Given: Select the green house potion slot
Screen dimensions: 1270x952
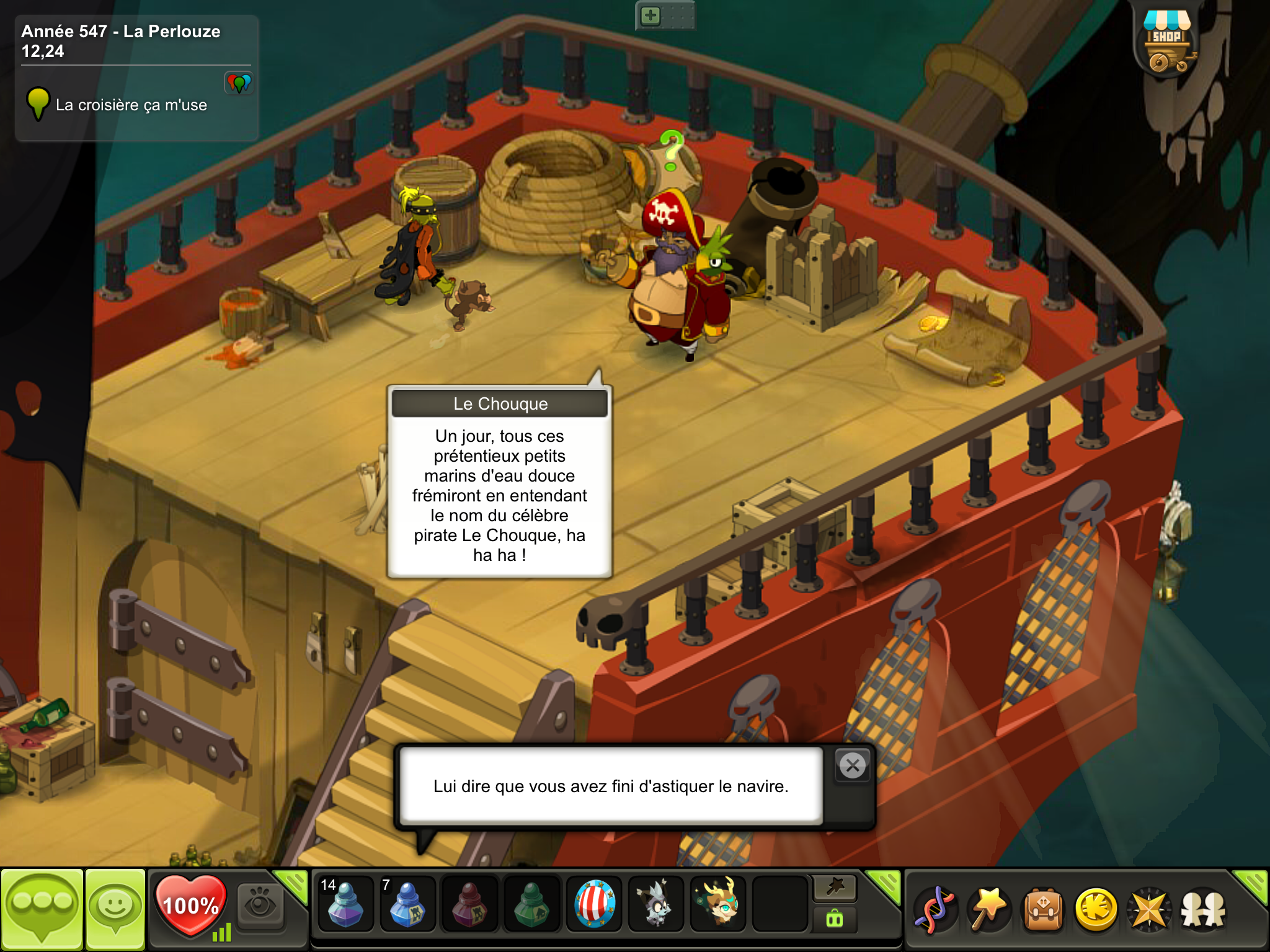Looking at the screenshot, I should [531, 904].
